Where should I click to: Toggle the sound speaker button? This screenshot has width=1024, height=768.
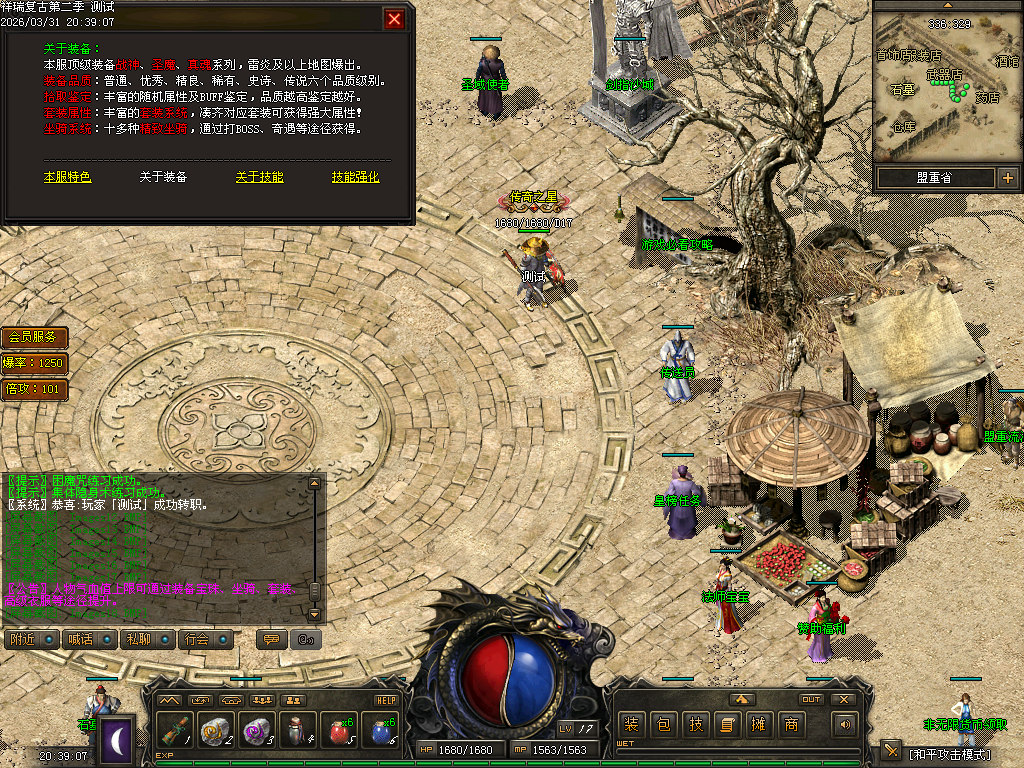coord(846,724)
